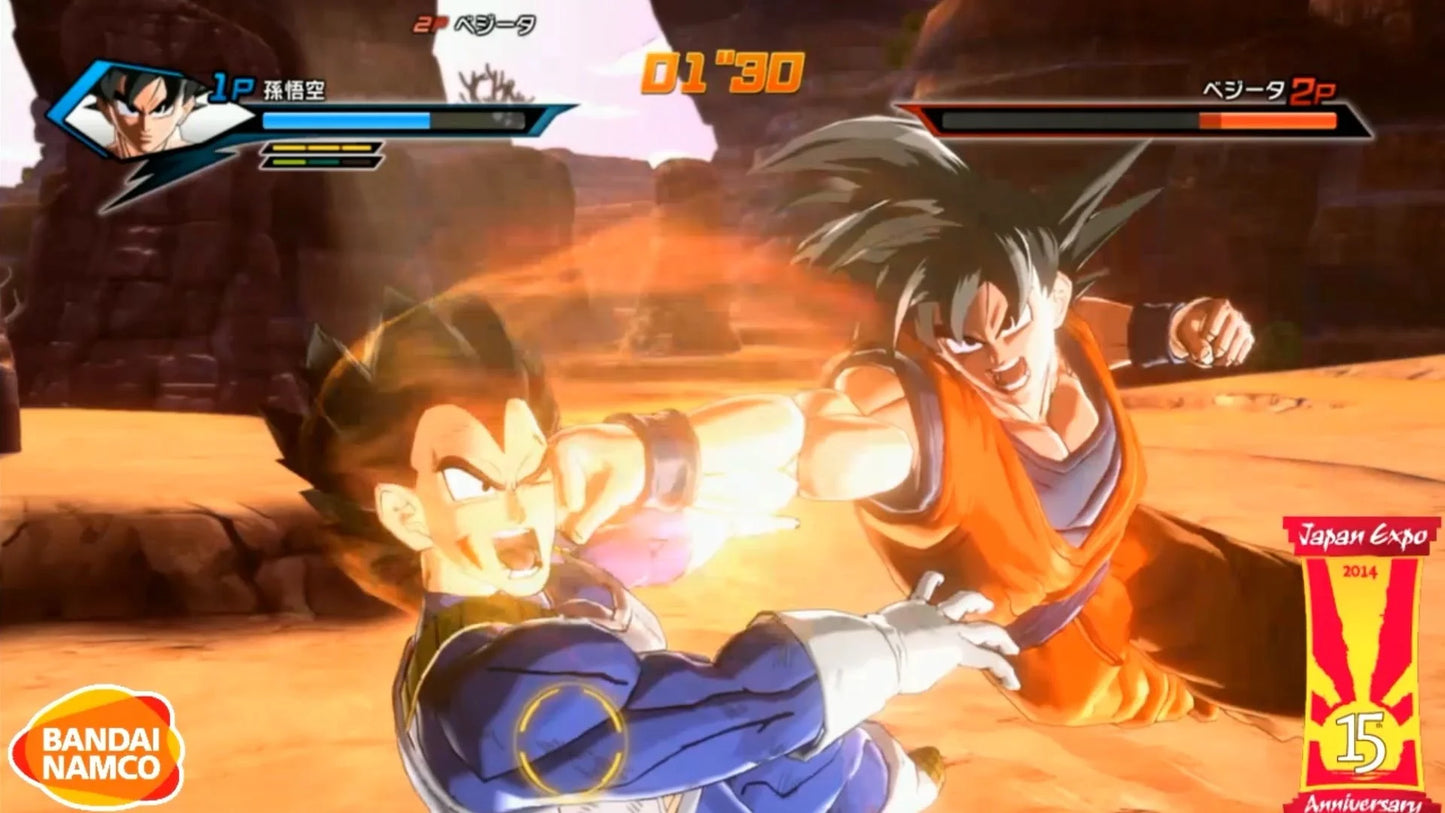Screen dimensions: 1445x813
Task: Open the Japan Expo 2014 anniversary badge
Action: (x=1362, y=664)
